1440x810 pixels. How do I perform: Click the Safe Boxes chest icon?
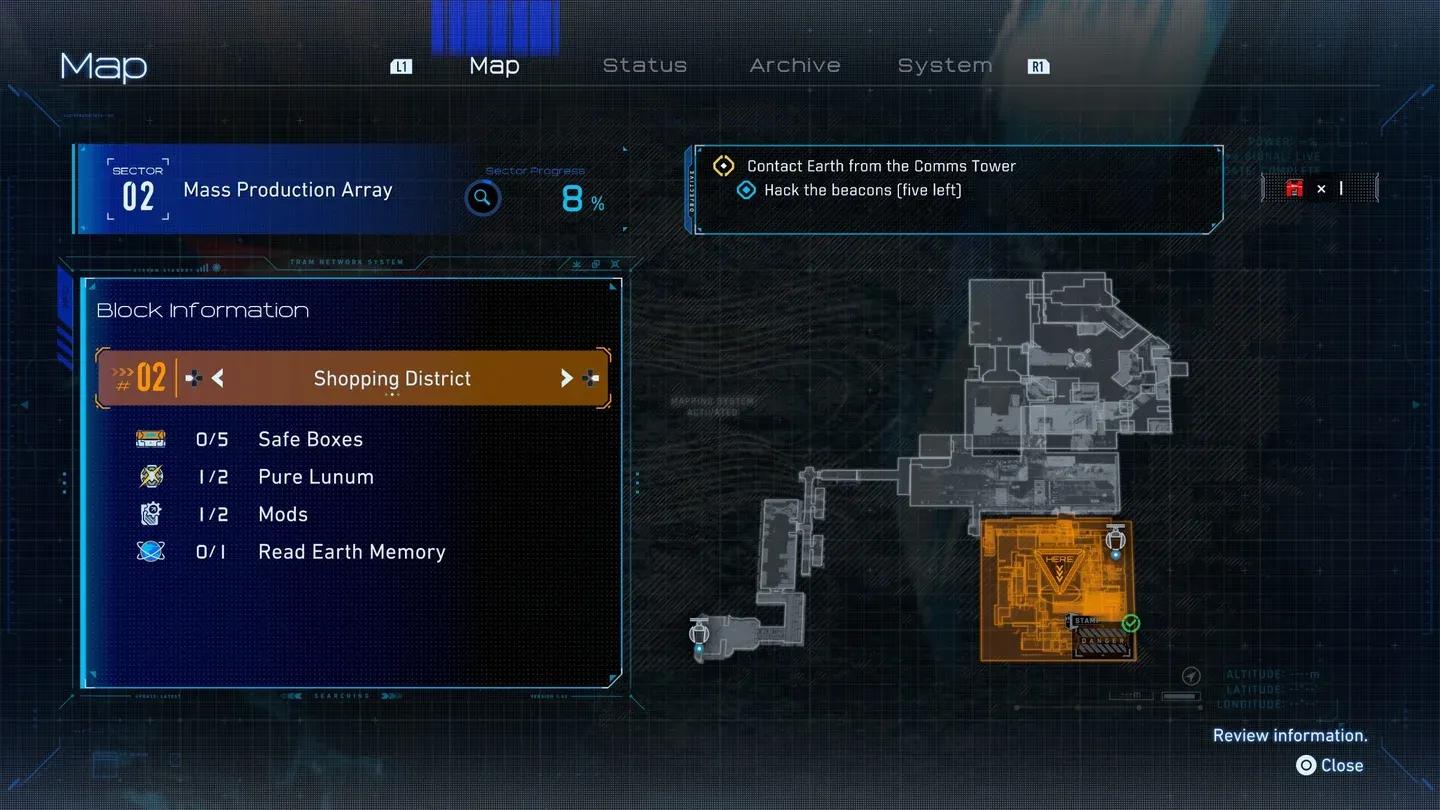(150, 438)
